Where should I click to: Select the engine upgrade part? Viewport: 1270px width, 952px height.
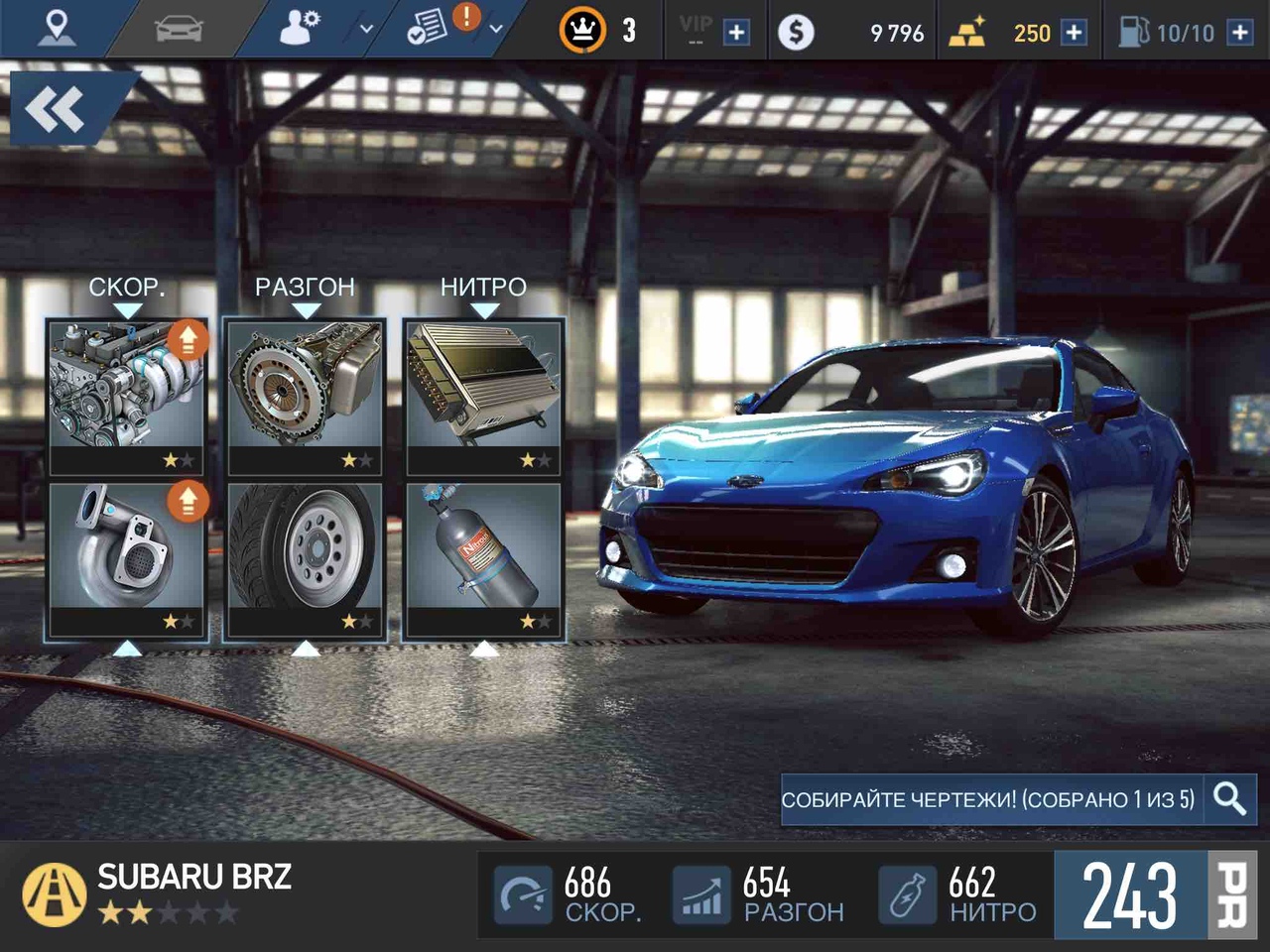click(x=125, y=392)
